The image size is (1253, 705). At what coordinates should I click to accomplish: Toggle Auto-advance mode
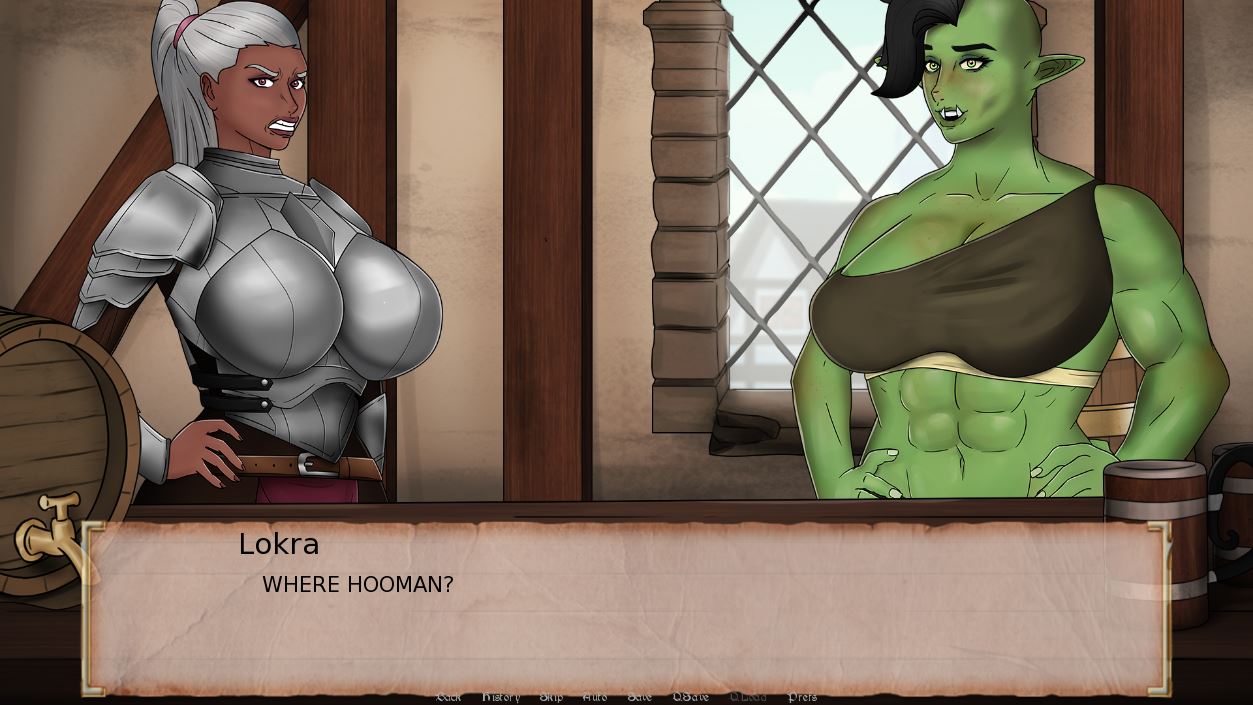tap(594, 697)
